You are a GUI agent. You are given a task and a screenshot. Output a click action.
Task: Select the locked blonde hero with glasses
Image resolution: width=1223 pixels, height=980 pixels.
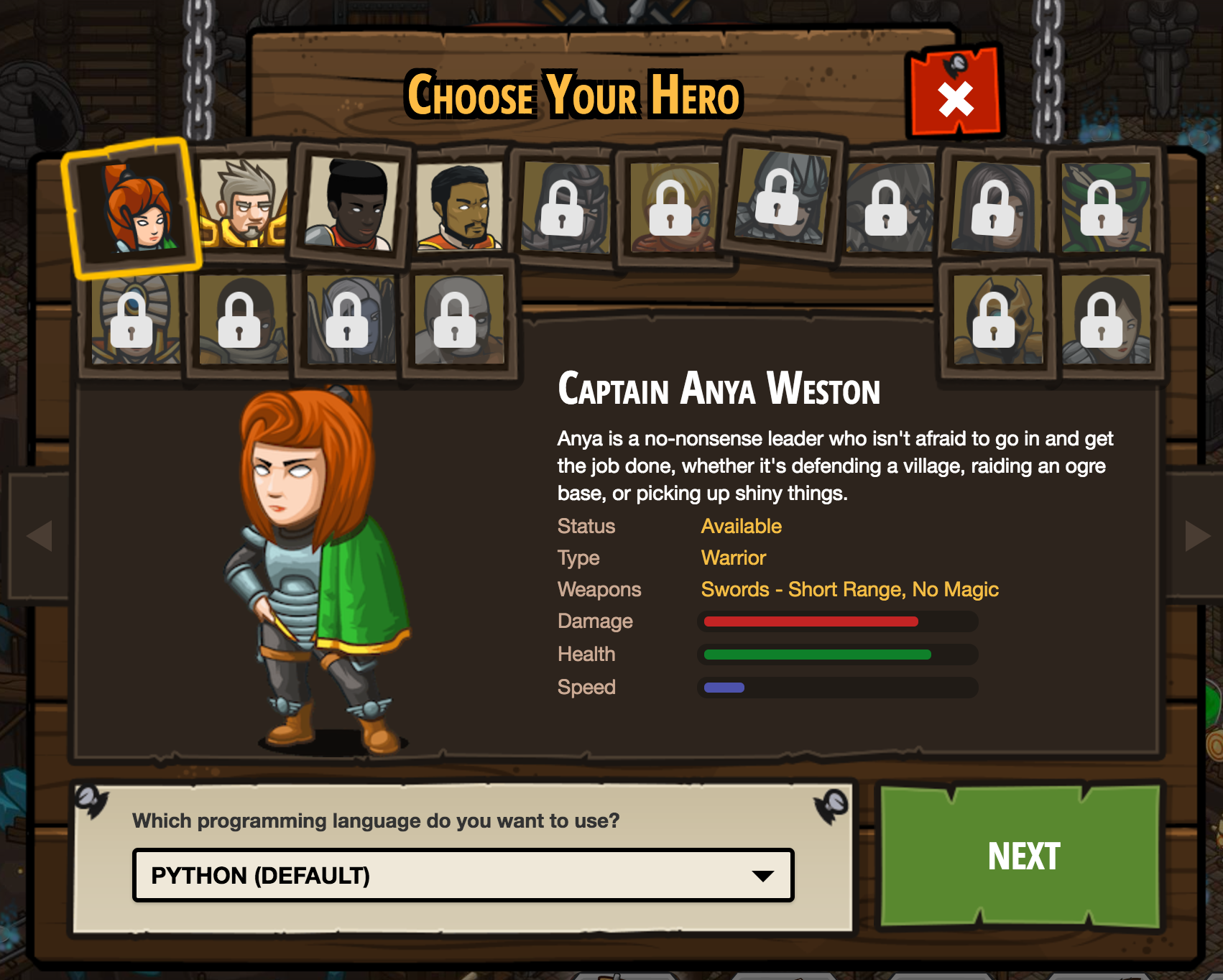[672, 208]
